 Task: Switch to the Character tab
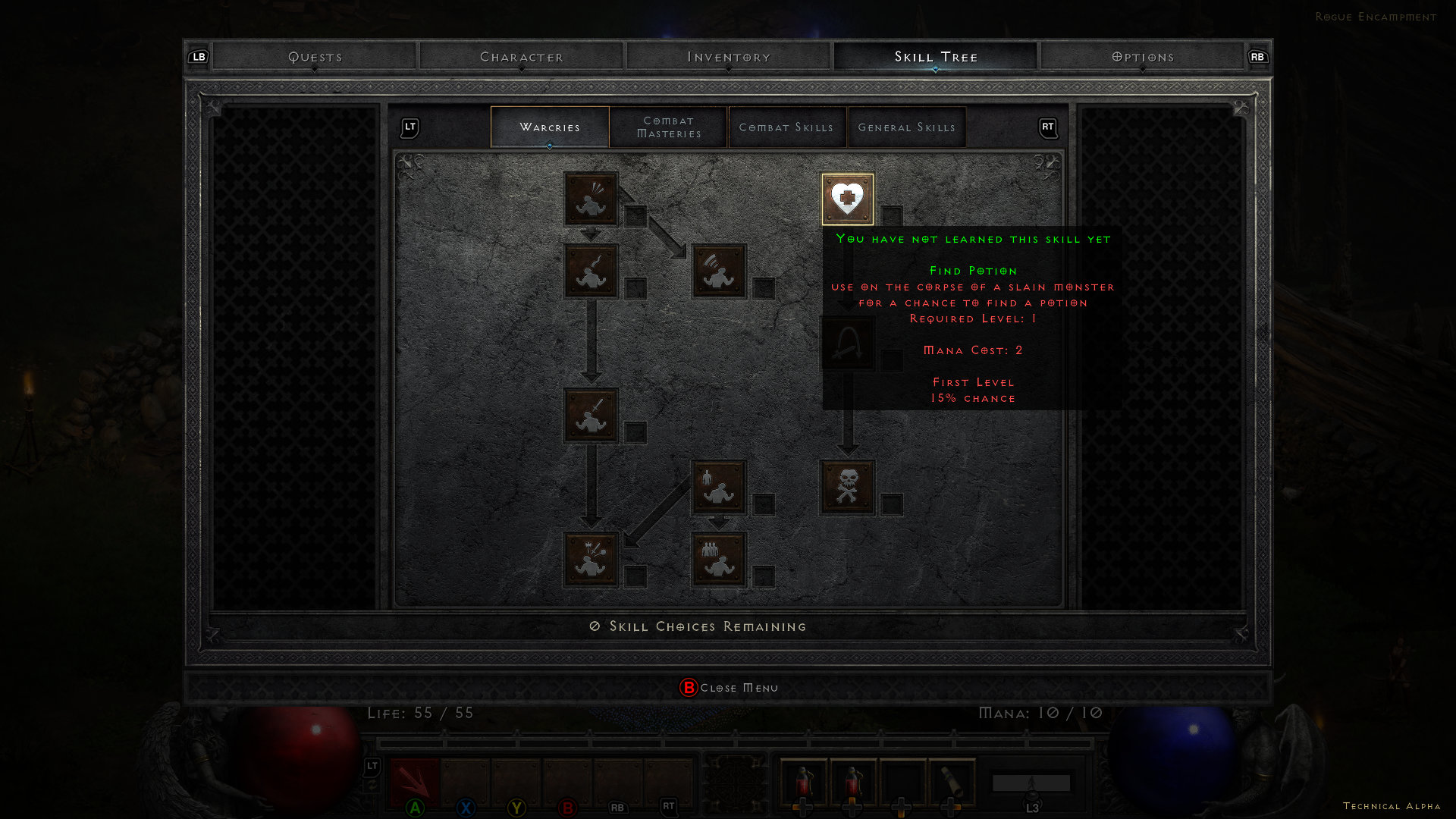[522, 57]
